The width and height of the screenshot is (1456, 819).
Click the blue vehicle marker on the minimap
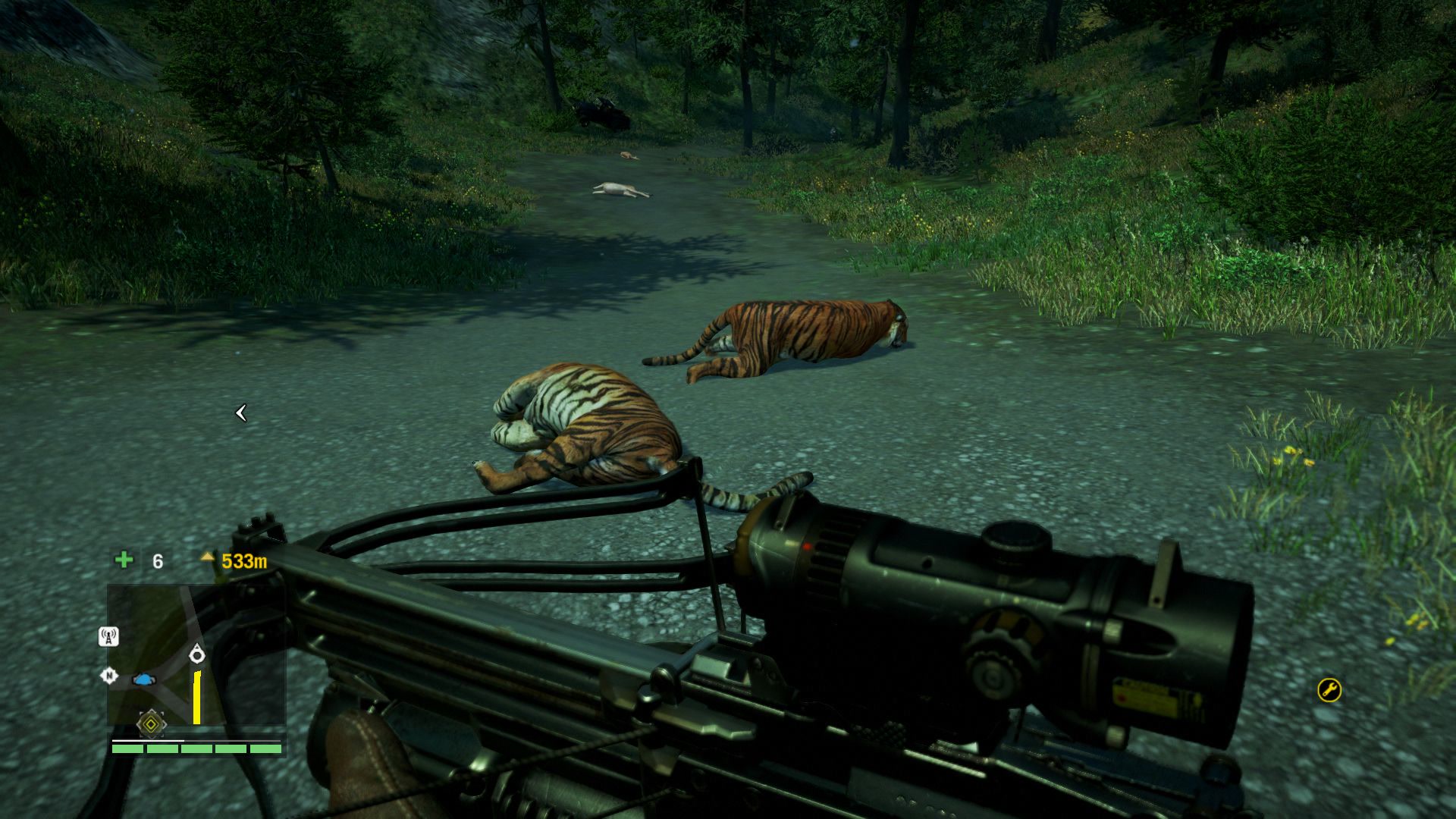point(143,679)
